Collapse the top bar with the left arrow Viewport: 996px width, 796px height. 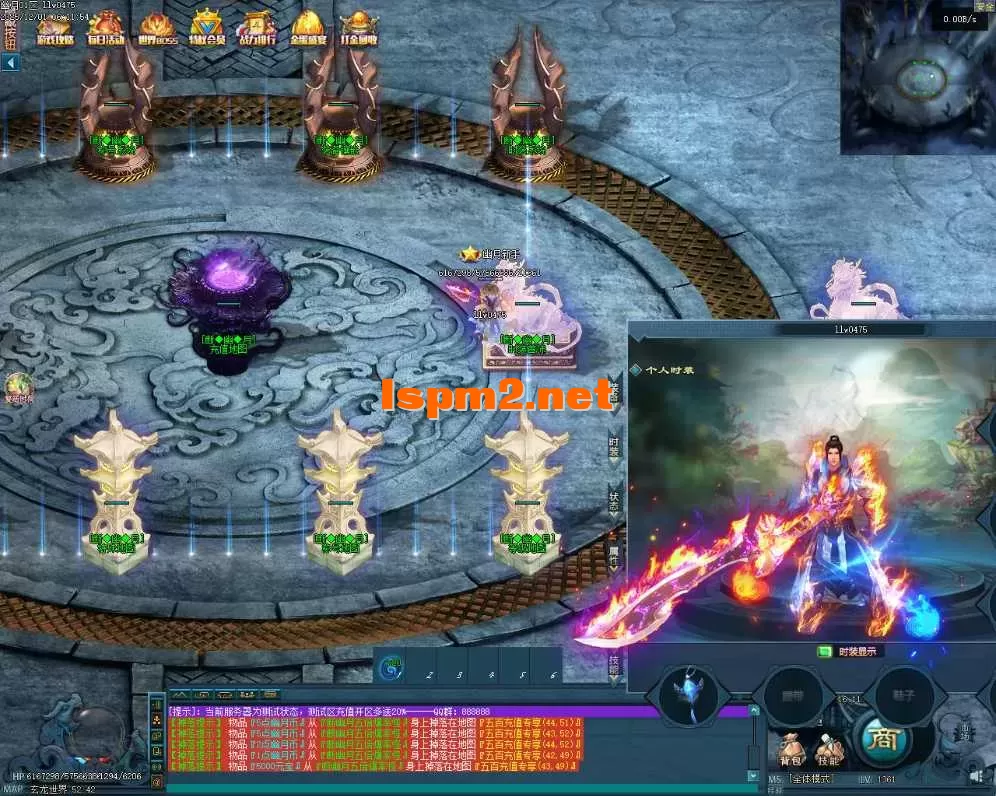[10, 63]
